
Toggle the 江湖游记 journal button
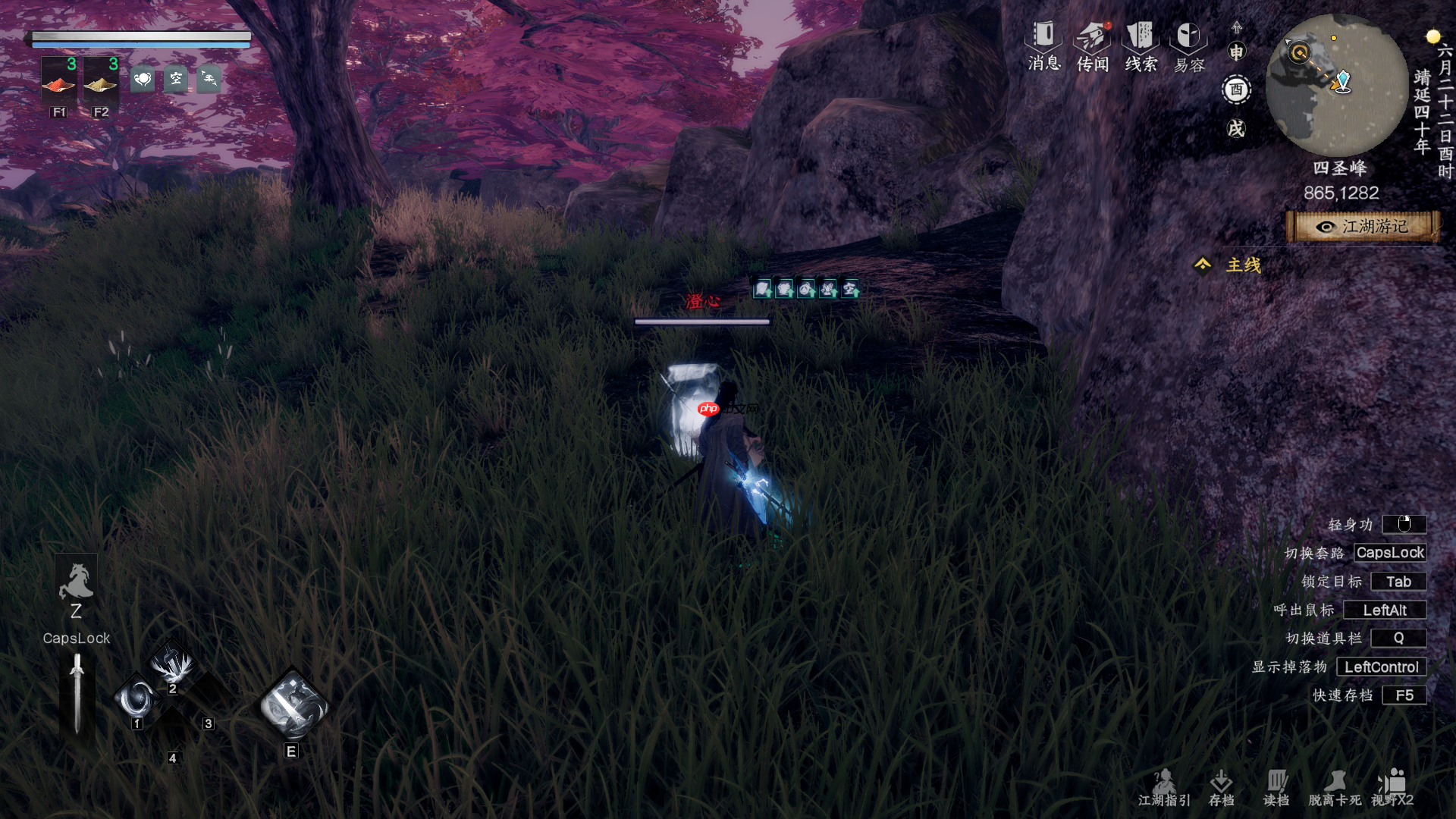(x=1363, y=227)
